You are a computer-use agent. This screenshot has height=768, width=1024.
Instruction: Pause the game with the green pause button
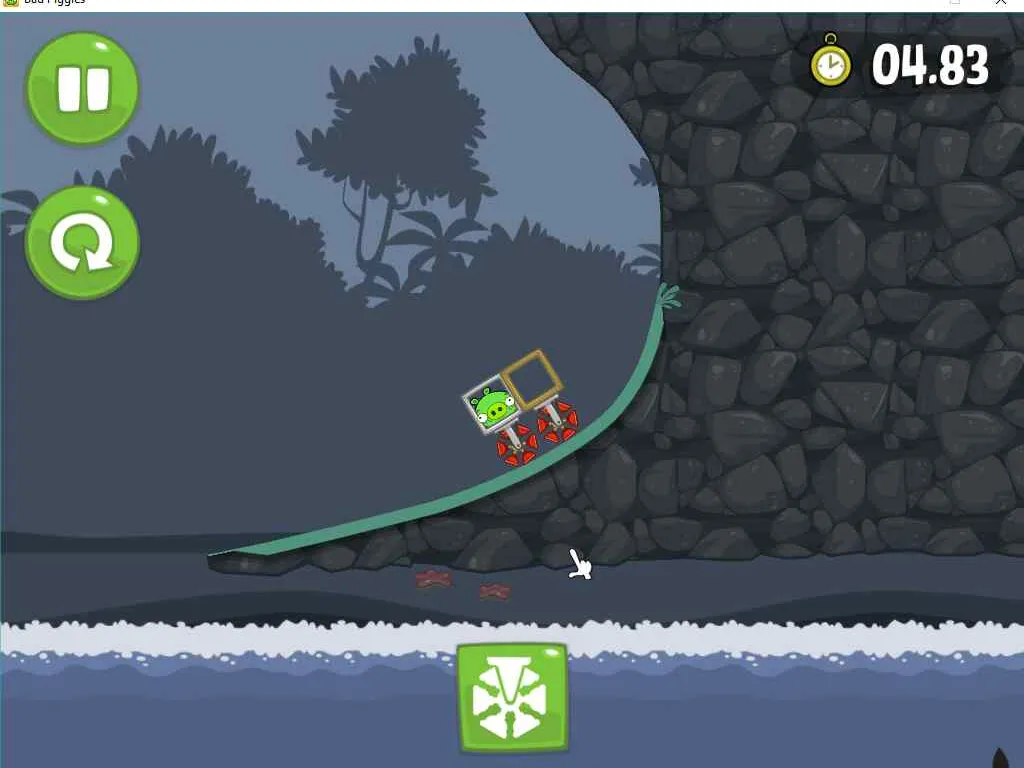82,88
